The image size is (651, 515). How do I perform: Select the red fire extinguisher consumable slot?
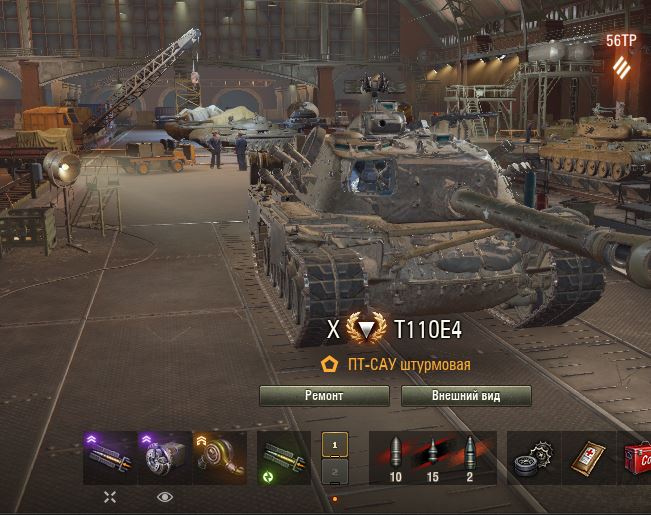coord(637,457)
